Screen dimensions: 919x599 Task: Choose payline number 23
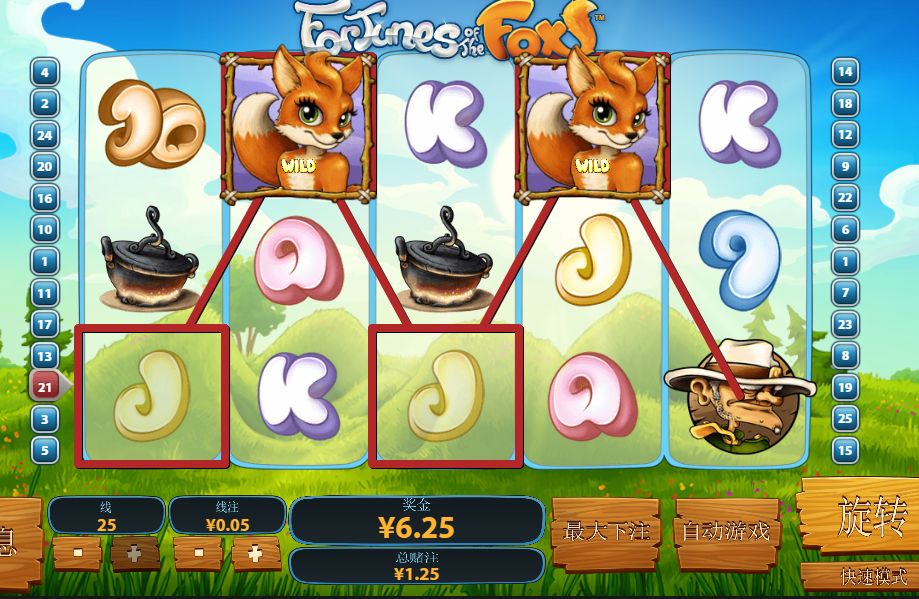click(845, 324)
